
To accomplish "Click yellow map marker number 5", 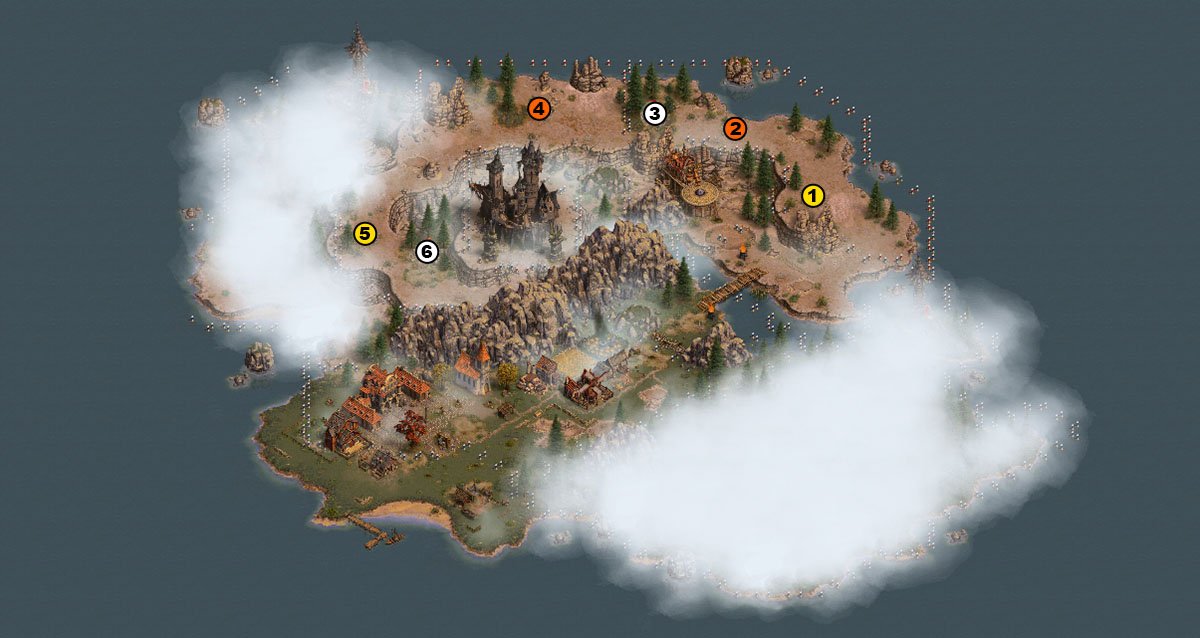I will tap(365, 235).
